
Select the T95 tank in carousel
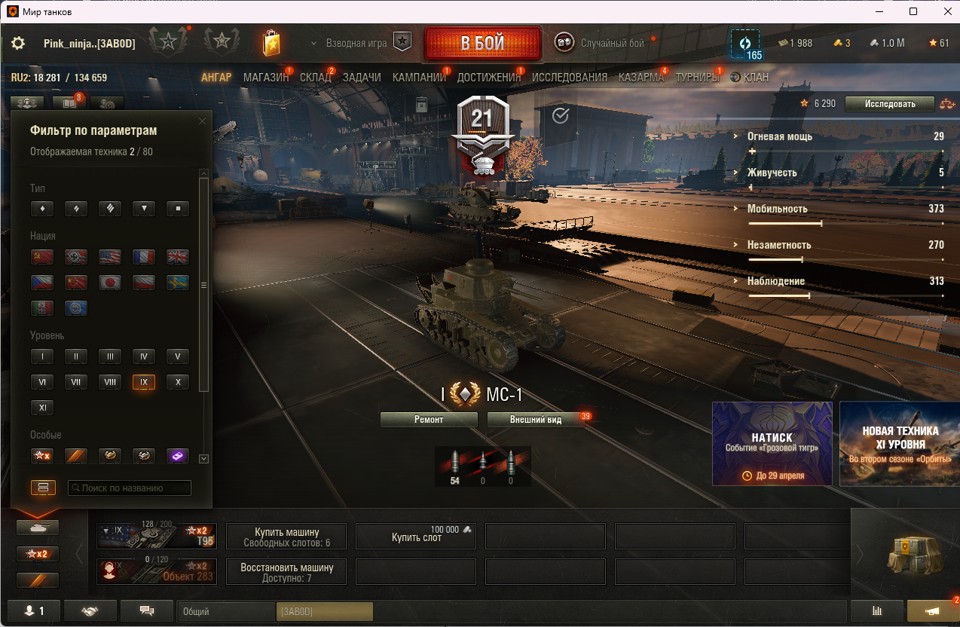coord(156,537)
